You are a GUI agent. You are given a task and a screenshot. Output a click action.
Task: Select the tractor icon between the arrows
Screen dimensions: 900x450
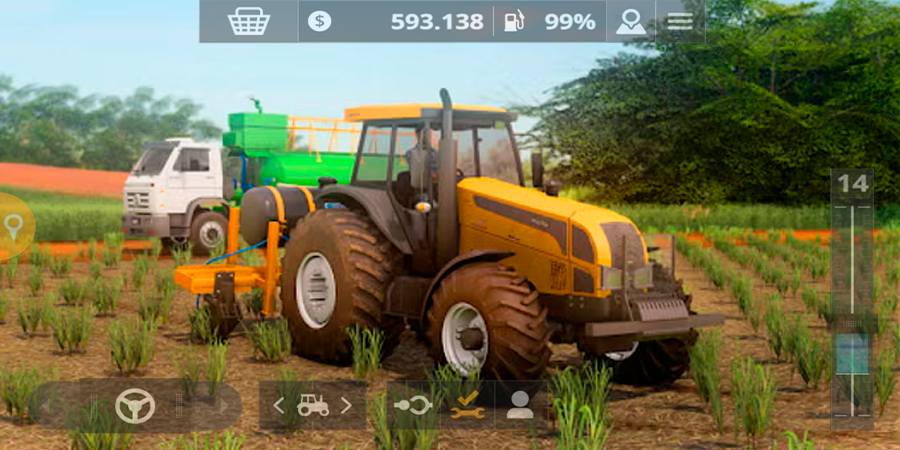click(x=312, y=405)
